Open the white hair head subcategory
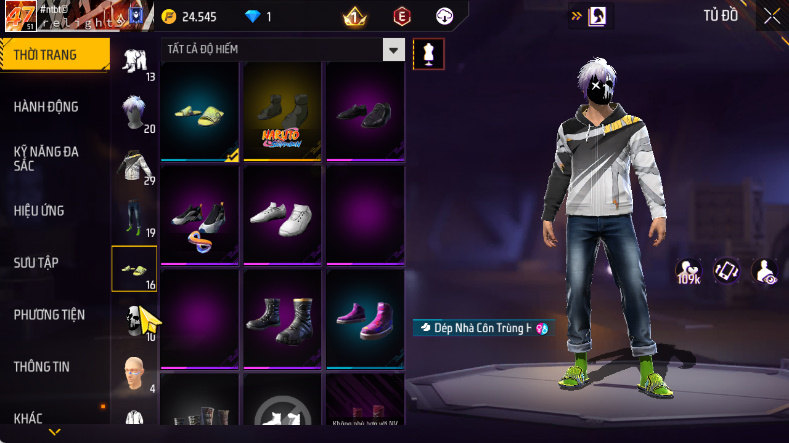The height and width of the screenshot is (443, 789). (x=133, y=113)
